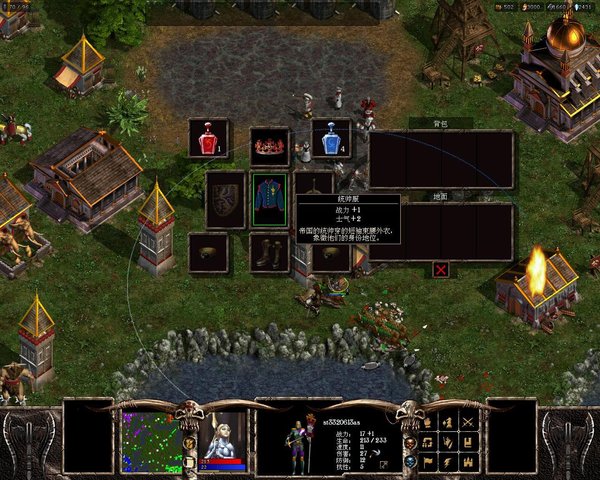Activate the crossed swords attack command
600x480 pixels.
point(468,421)
